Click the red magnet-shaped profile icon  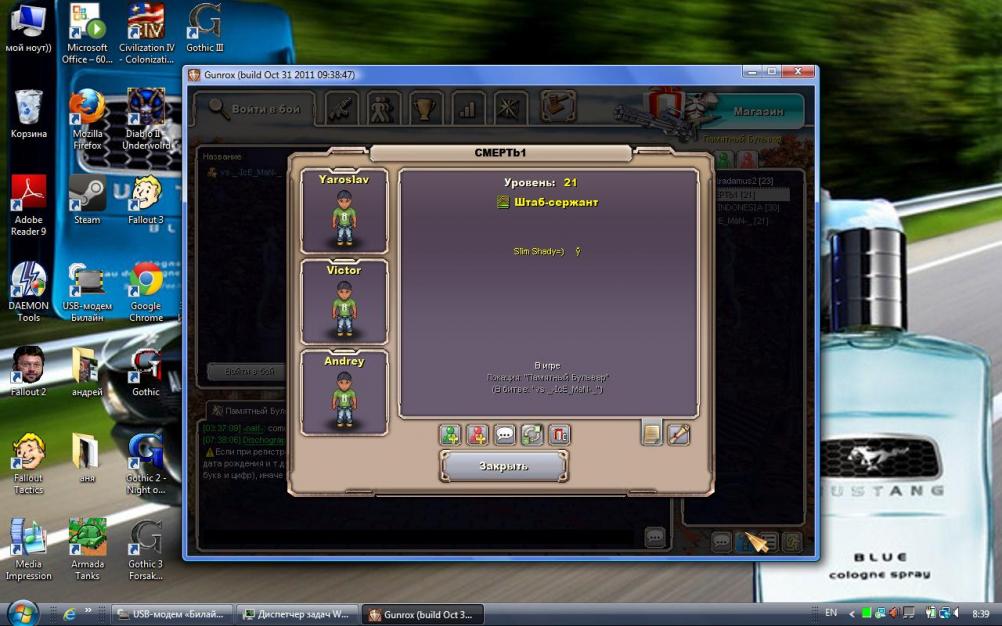(559, 435)
